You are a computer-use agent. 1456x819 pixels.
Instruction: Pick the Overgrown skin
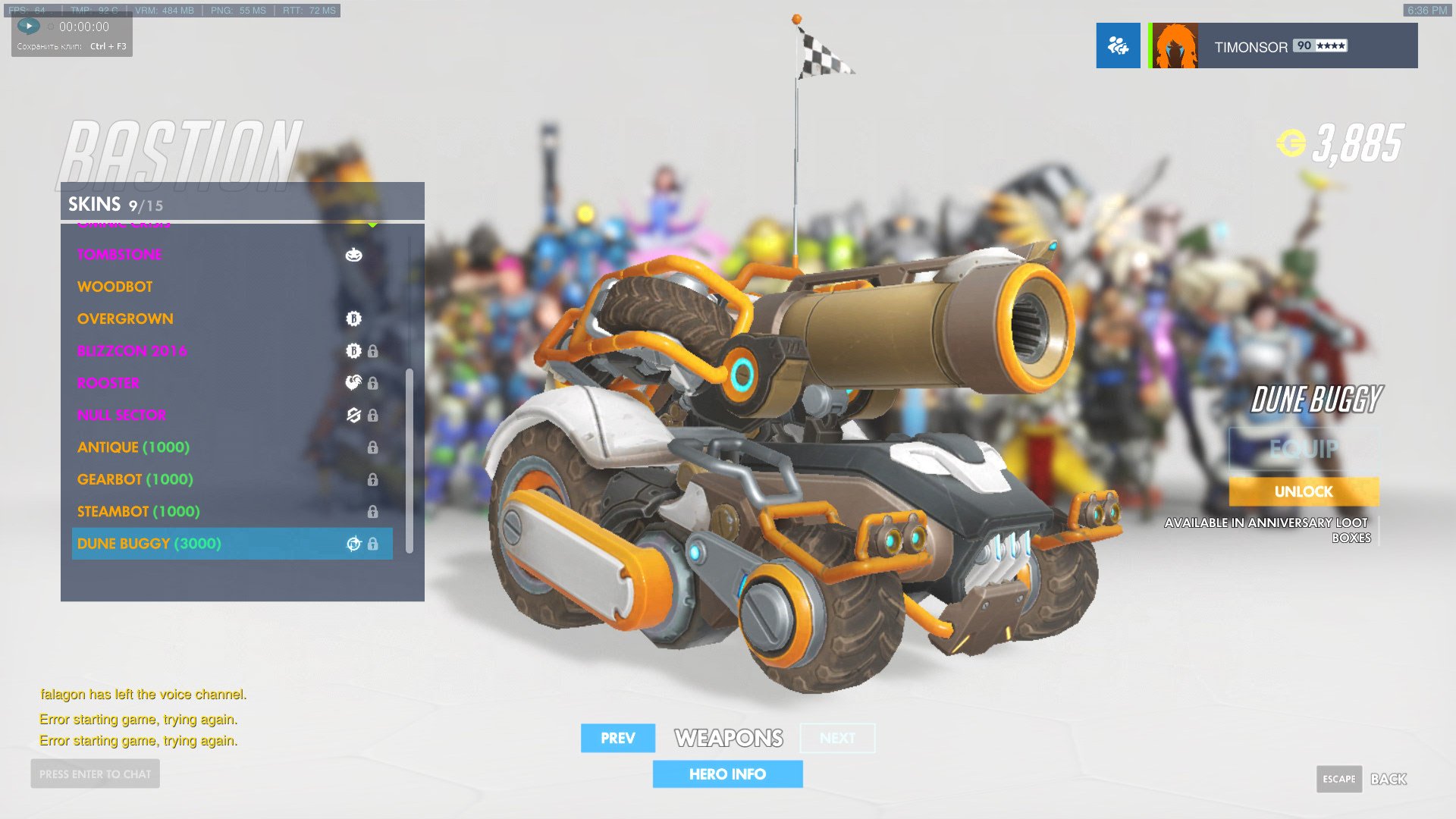[125, 319]
